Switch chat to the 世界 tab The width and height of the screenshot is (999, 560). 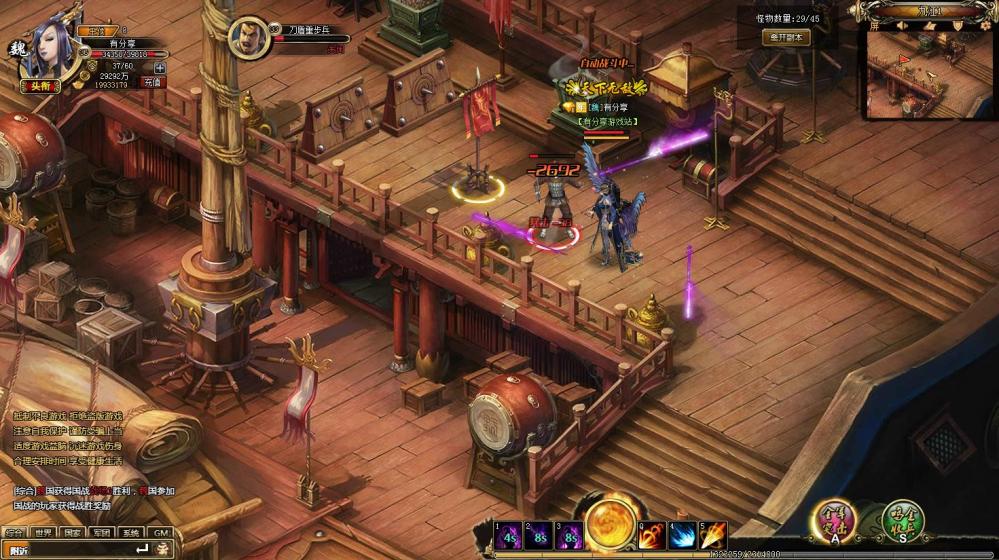pos(44,533)
